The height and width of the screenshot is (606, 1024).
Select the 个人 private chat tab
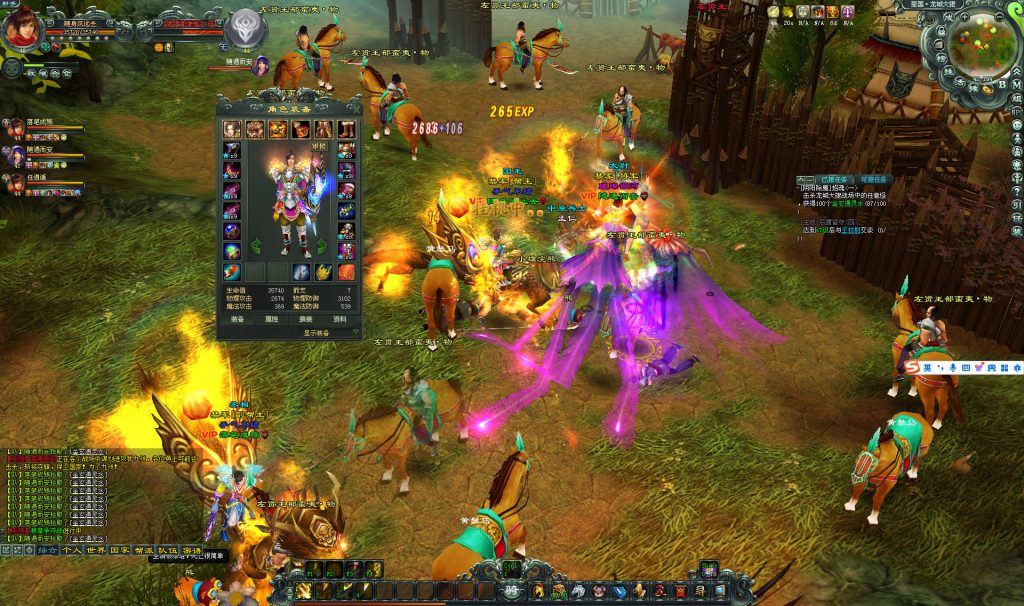[72, 550]
